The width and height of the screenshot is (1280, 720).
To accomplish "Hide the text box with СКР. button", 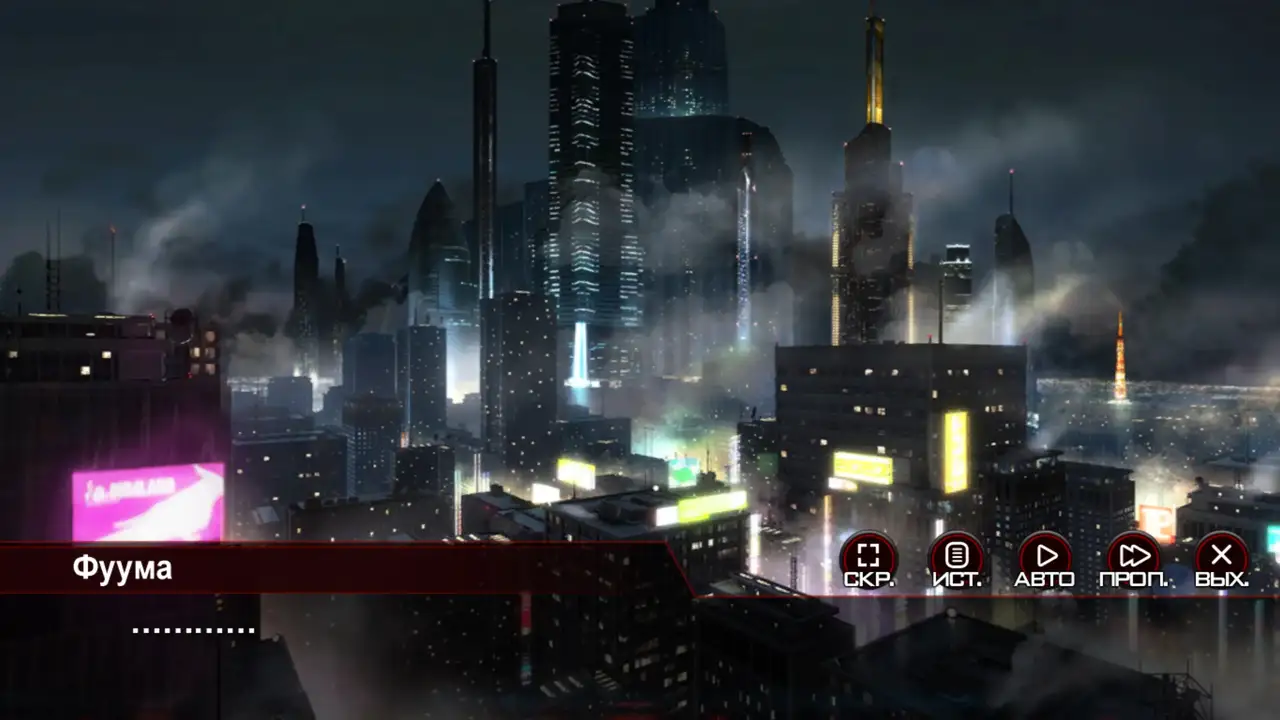I will 868,558.
